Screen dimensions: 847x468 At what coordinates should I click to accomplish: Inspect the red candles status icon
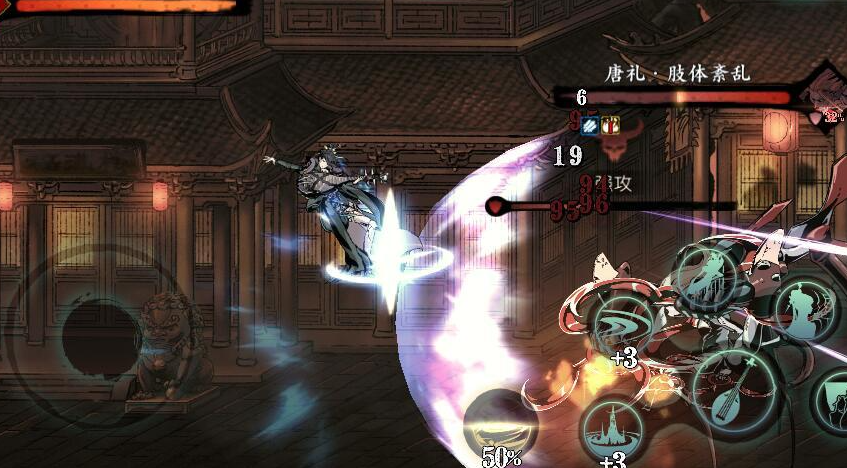click(x=609, y=126)
